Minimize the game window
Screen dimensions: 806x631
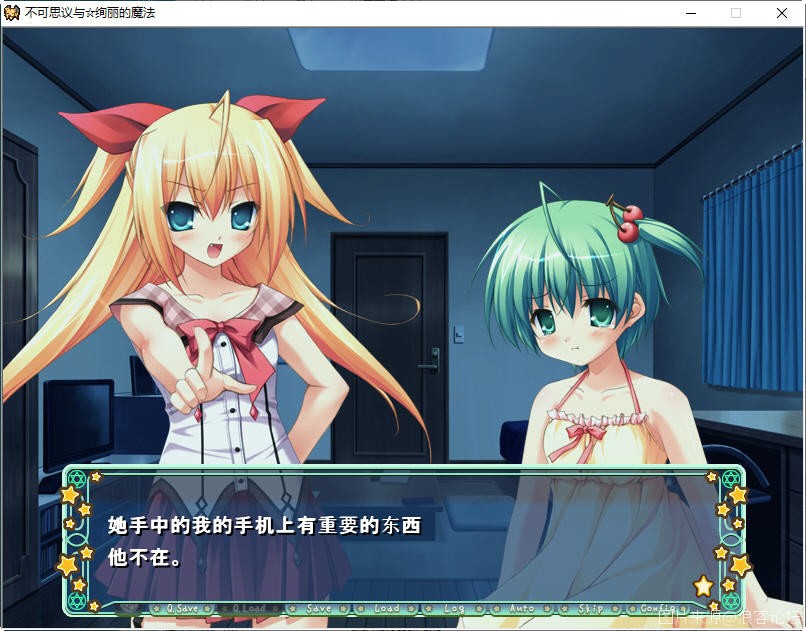coord(690,13)
